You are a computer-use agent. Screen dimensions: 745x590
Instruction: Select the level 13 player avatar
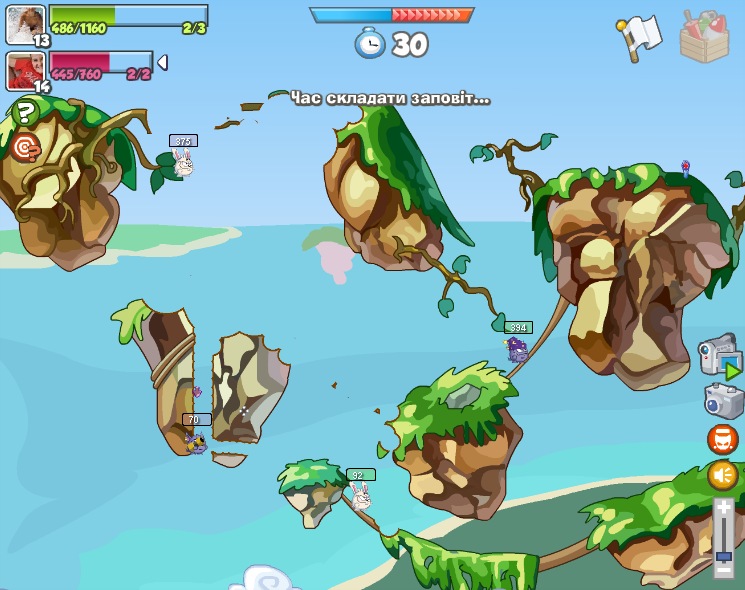pyautogui.click(x=25, y=23)
